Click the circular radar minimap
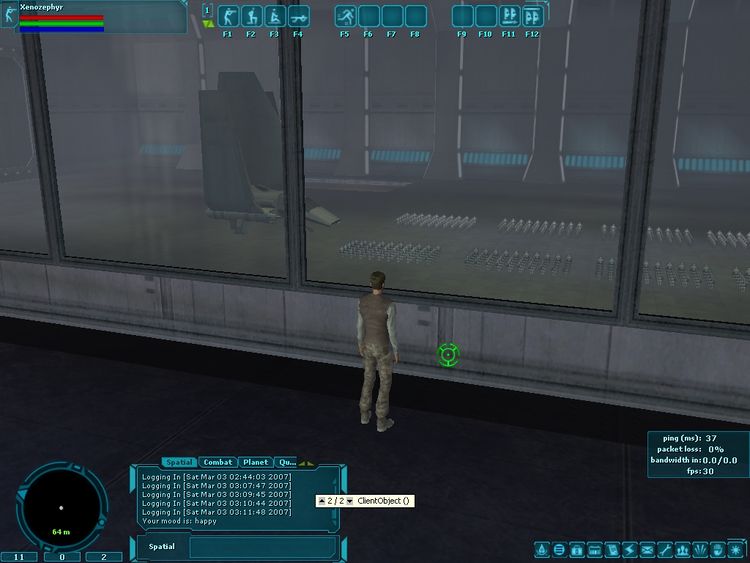This screenshot has height=563, width=750. 61,505
